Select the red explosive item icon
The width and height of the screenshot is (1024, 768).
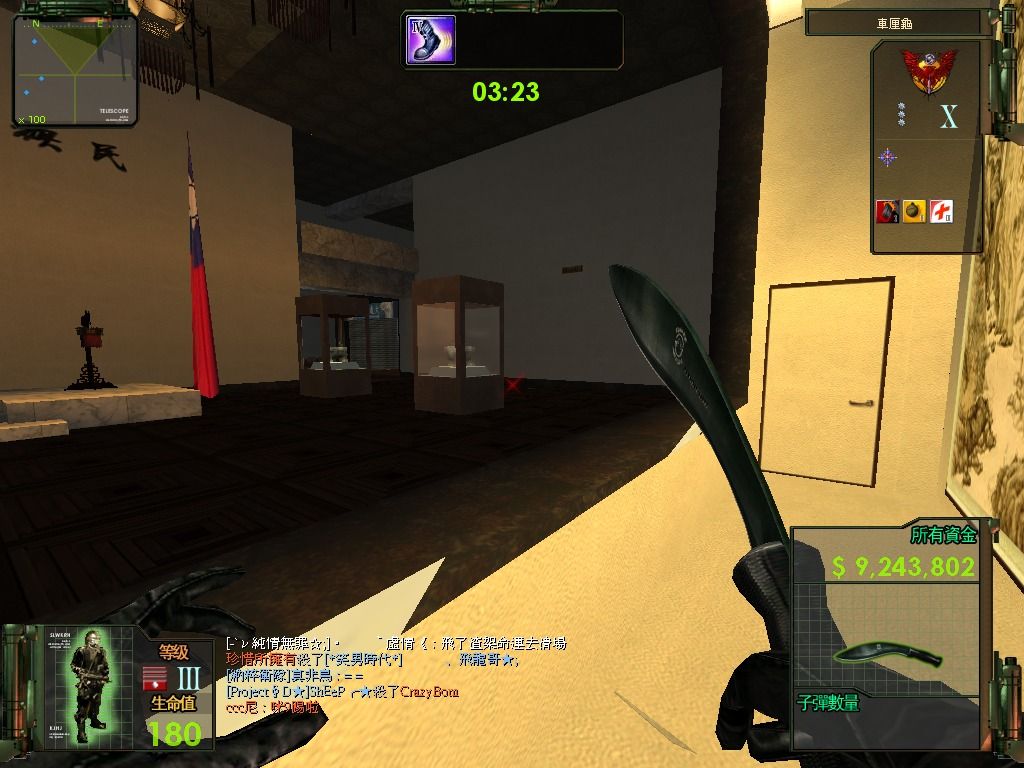coord(886,211)
